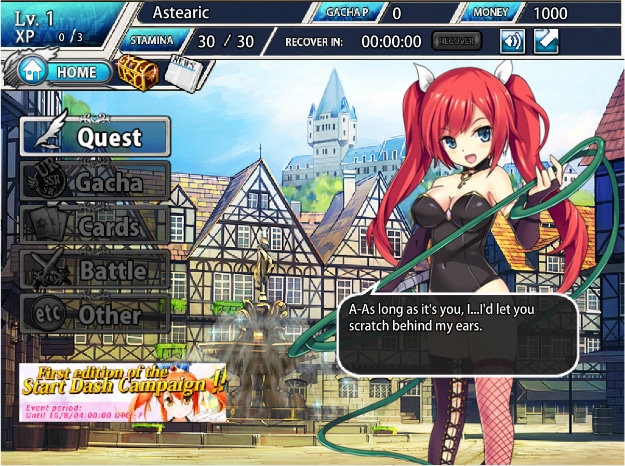Open the Quest menu
625x466 pixels.
95,138
